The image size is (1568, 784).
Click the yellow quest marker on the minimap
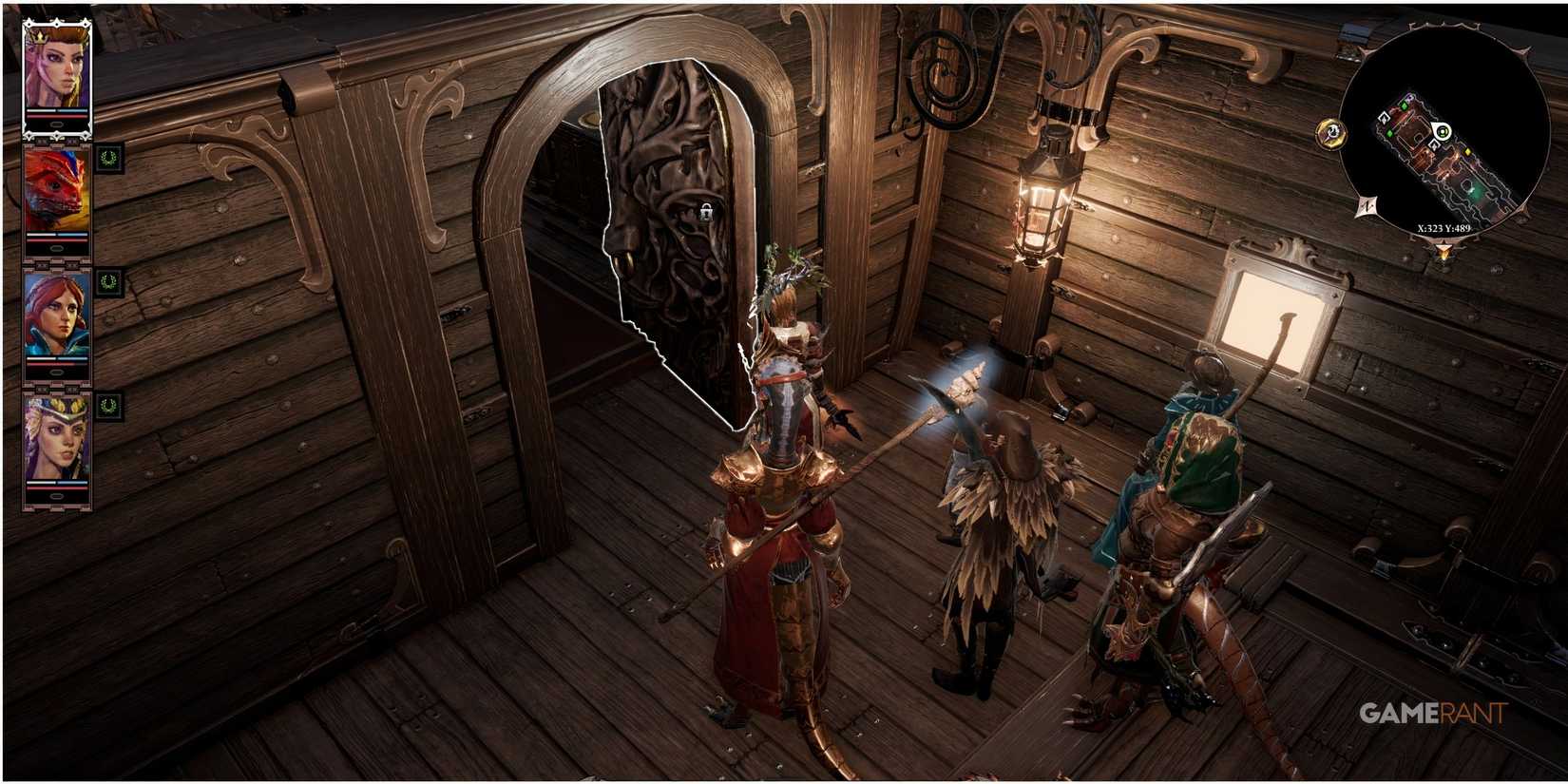click(x=1467, y=152)
